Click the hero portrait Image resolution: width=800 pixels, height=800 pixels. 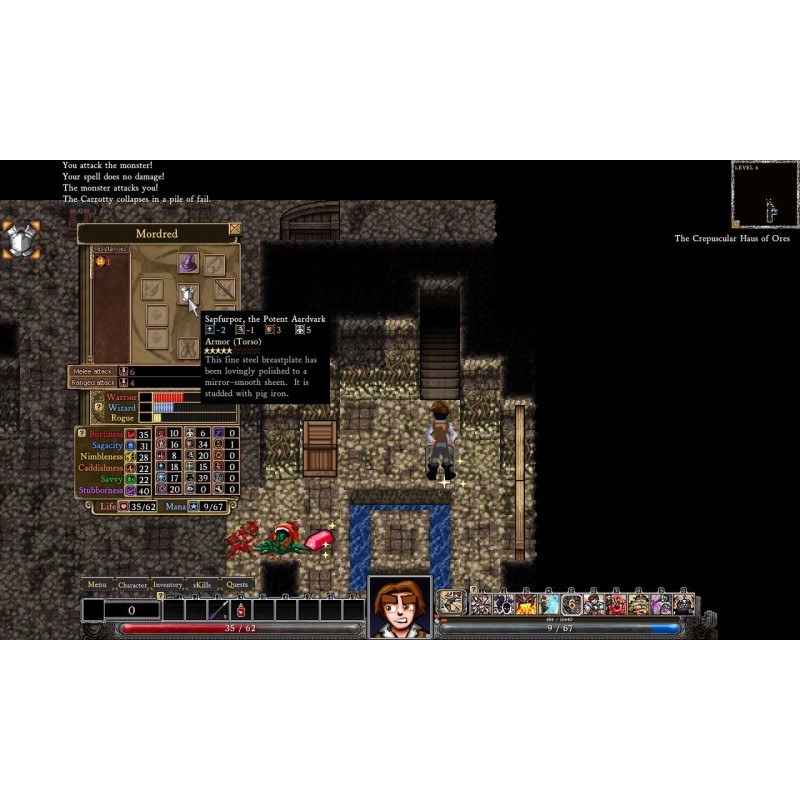(400, 607)
